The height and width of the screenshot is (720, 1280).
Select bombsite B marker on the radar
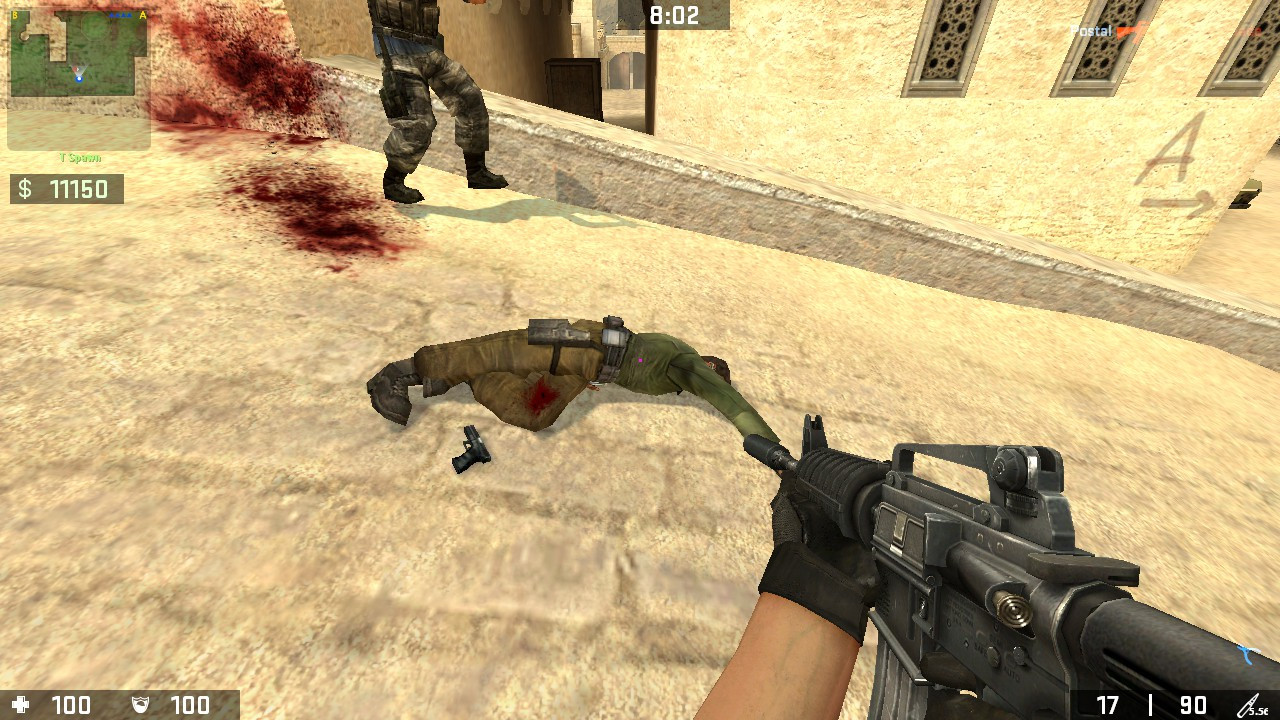coord(15,15)
